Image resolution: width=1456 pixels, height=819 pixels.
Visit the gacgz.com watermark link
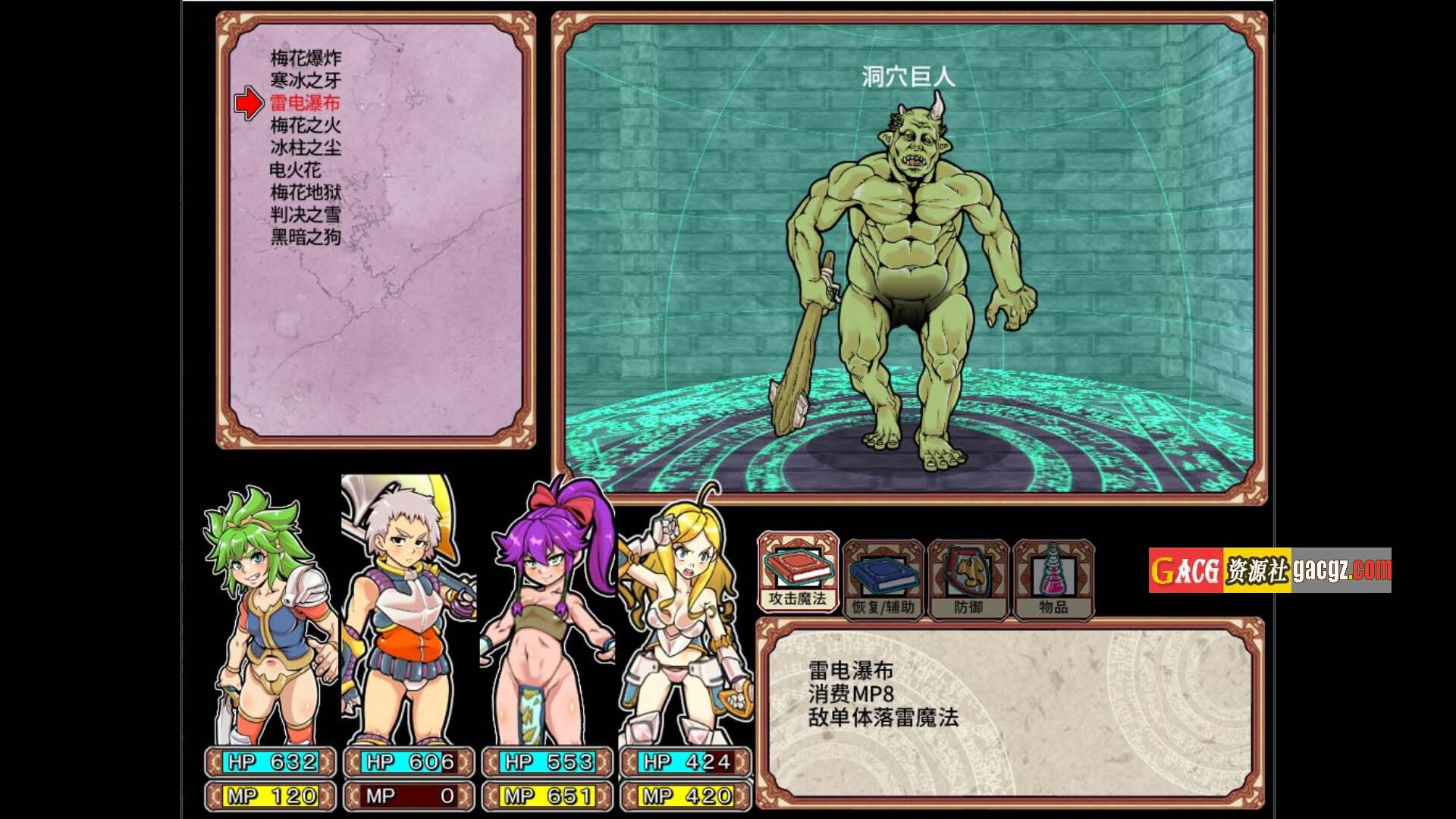(1269, 570)
